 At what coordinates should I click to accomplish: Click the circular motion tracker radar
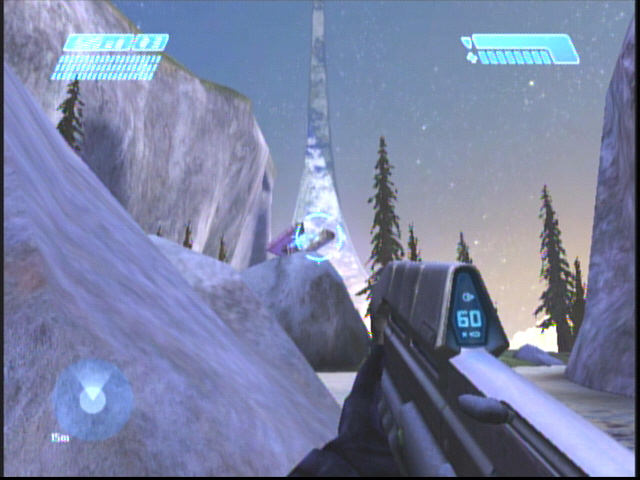point(92,400)
